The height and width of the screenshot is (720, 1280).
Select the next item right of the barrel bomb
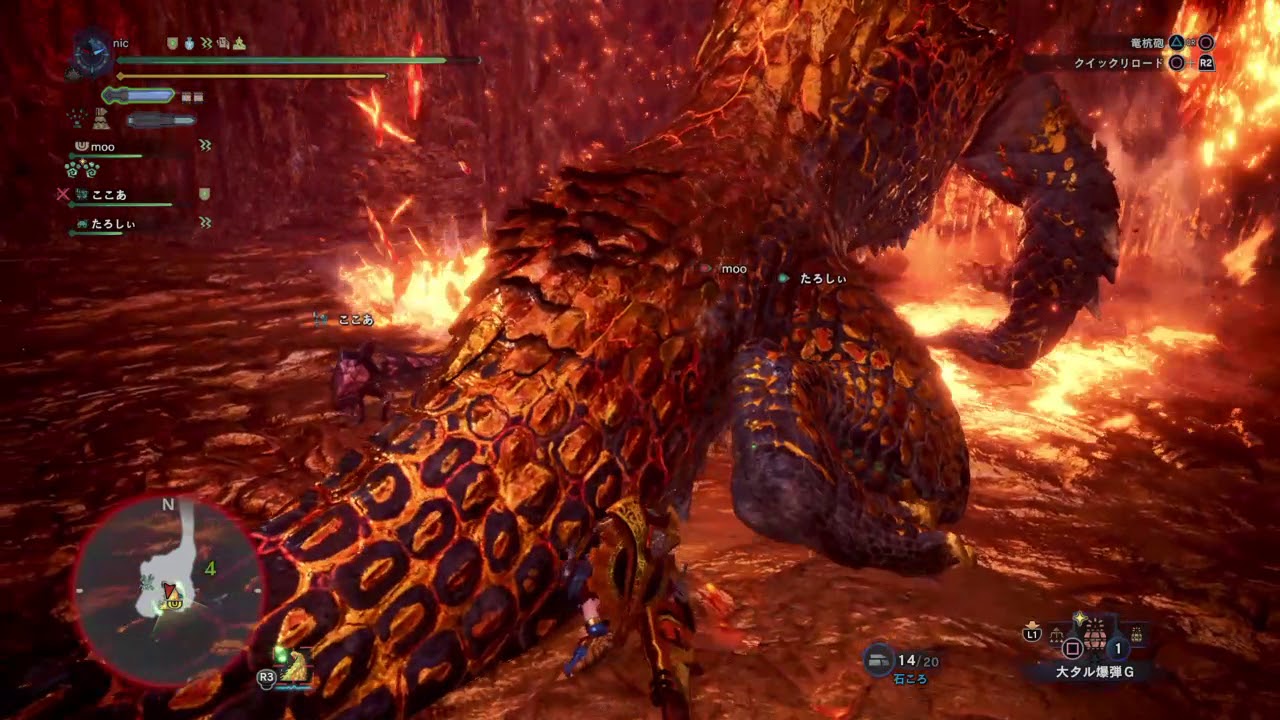(x=1136, y=633)
